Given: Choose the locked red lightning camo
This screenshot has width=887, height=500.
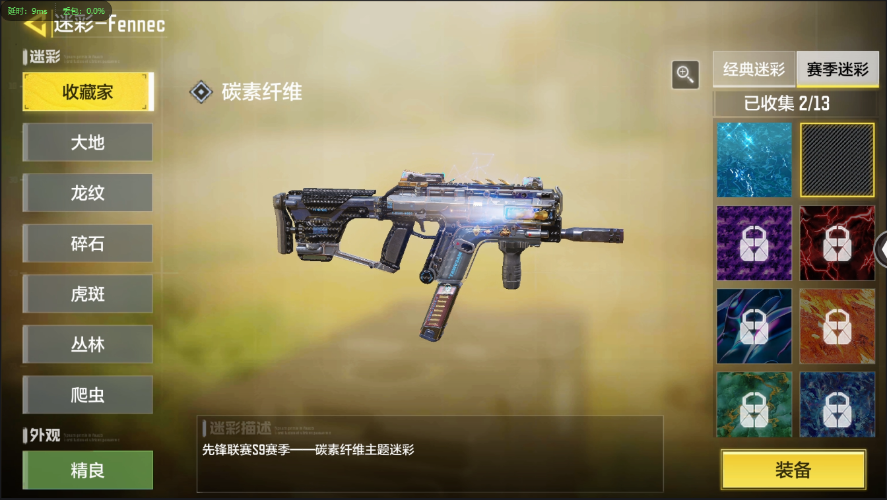Looking at the screenshot, I should coord(837,243).
